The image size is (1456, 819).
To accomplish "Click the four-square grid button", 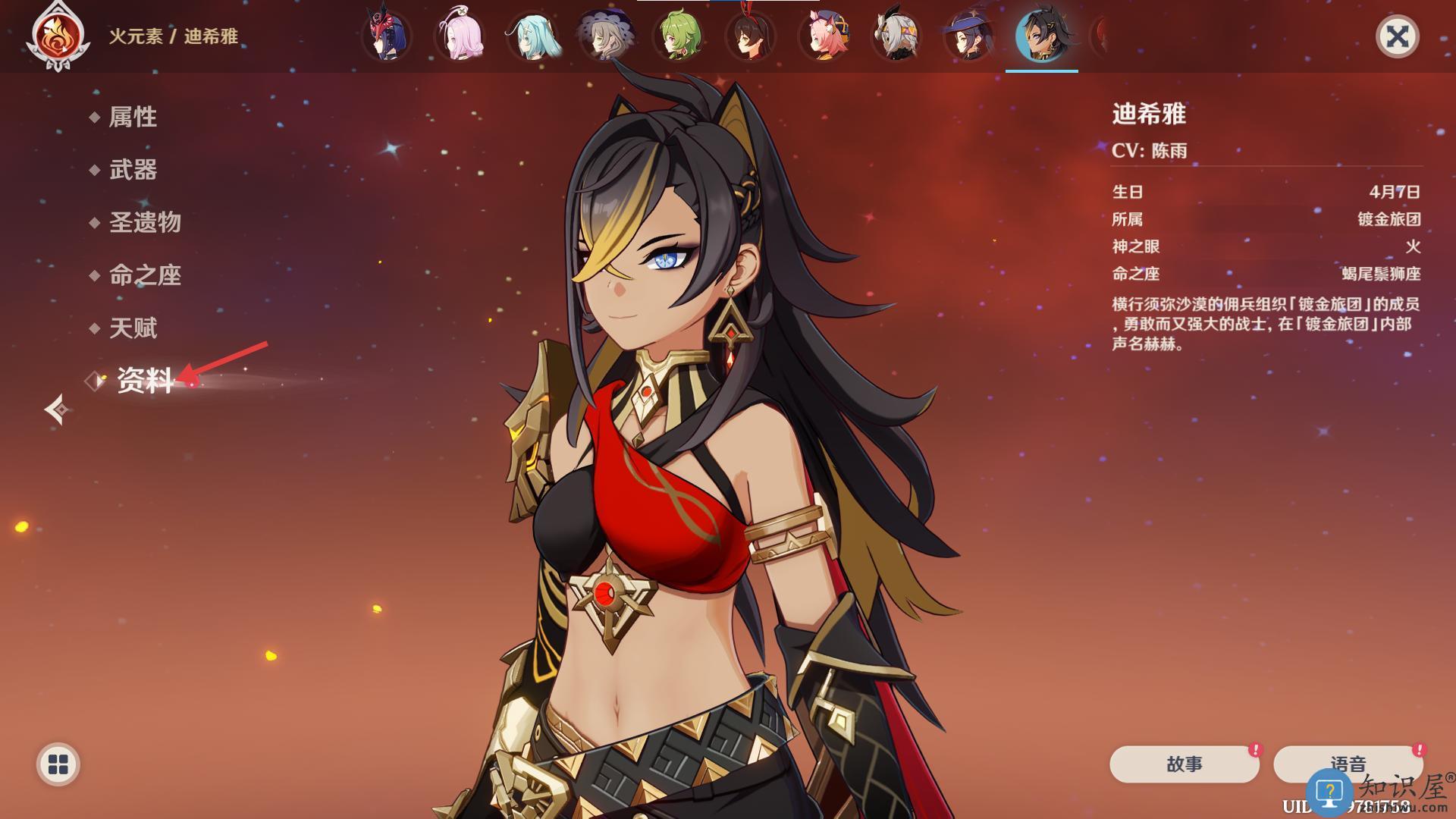I will 58,764.
